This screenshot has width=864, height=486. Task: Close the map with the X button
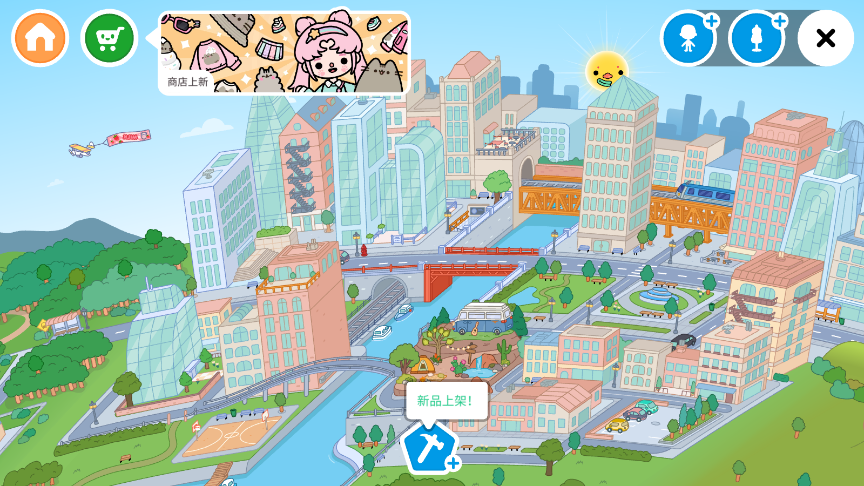coord(825,38)
